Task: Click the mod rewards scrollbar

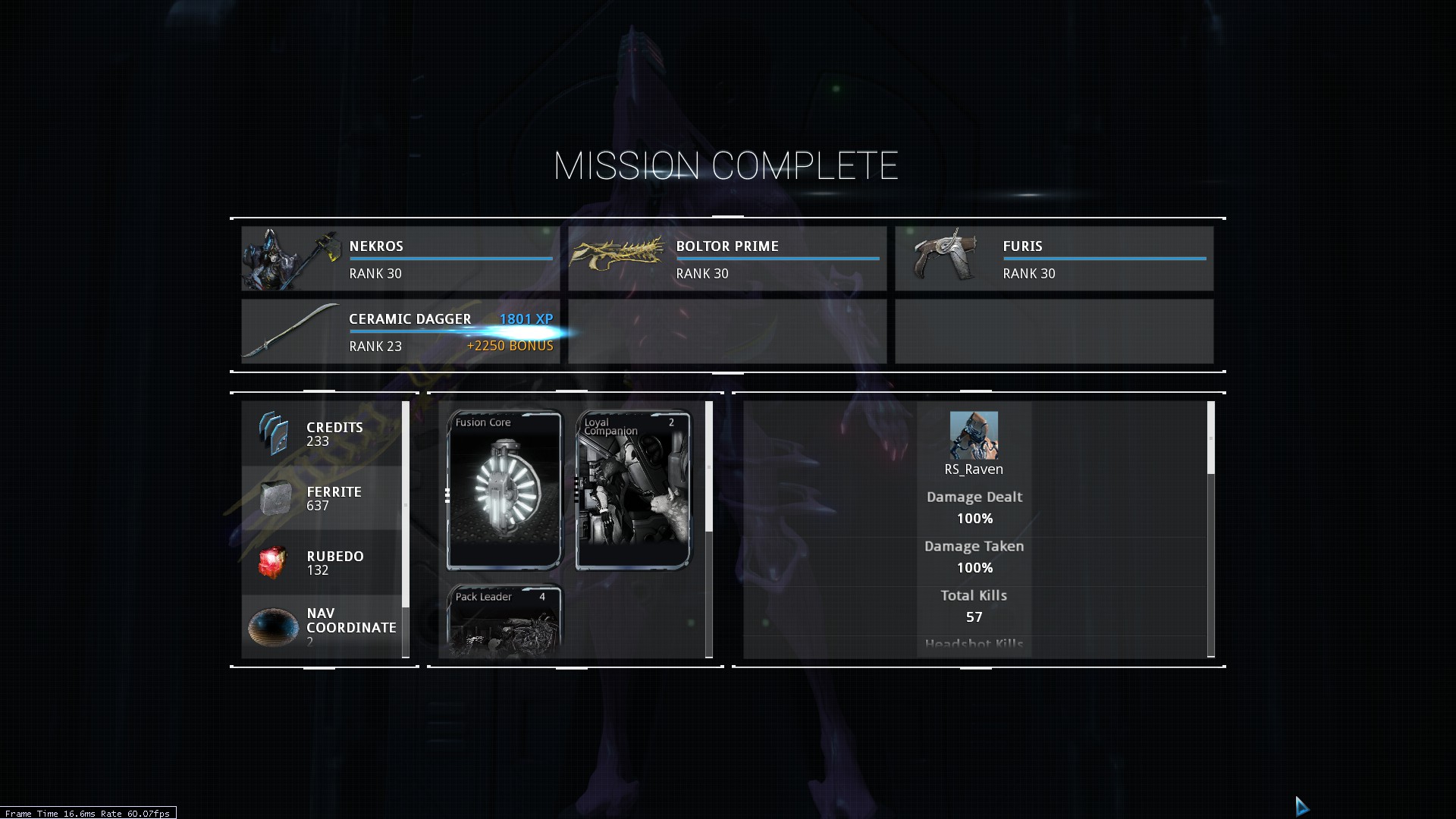Action: [709, 466]
